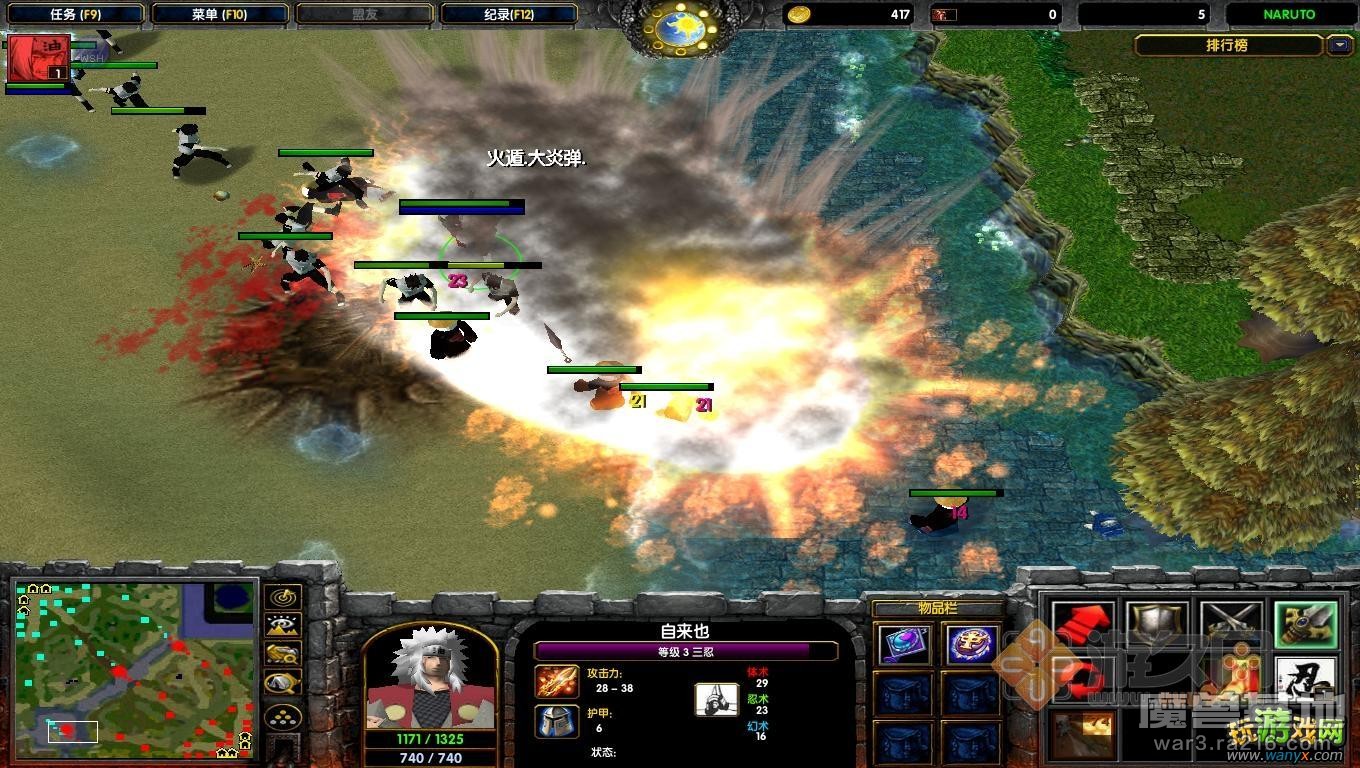Open the 菜单 (F10) game menu
This screenshot has width=1360, height=768.
pos(220,14)
